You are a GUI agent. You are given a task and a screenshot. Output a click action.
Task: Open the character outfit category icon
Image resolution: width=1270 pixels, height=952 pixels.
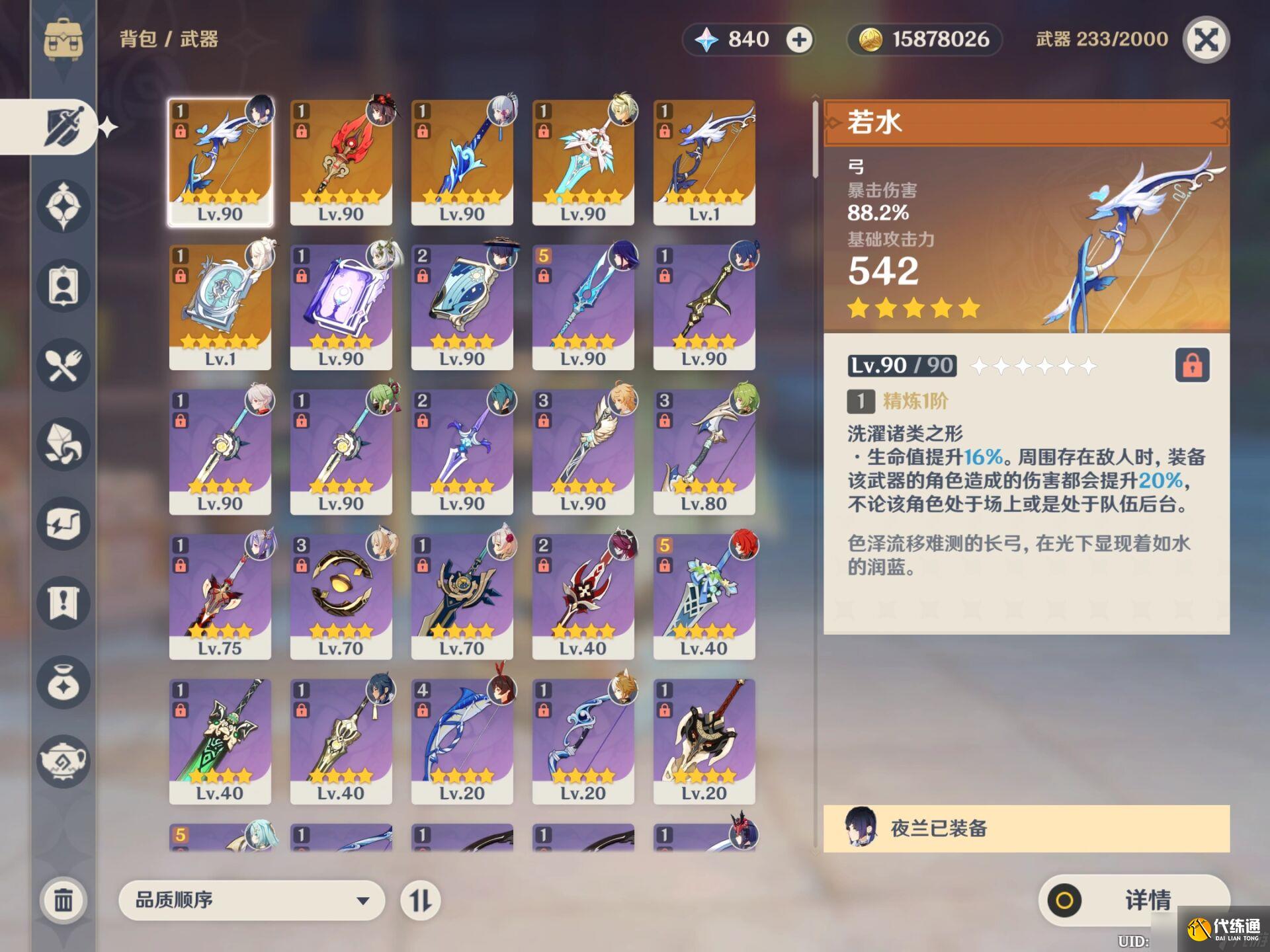click(63, 284)
